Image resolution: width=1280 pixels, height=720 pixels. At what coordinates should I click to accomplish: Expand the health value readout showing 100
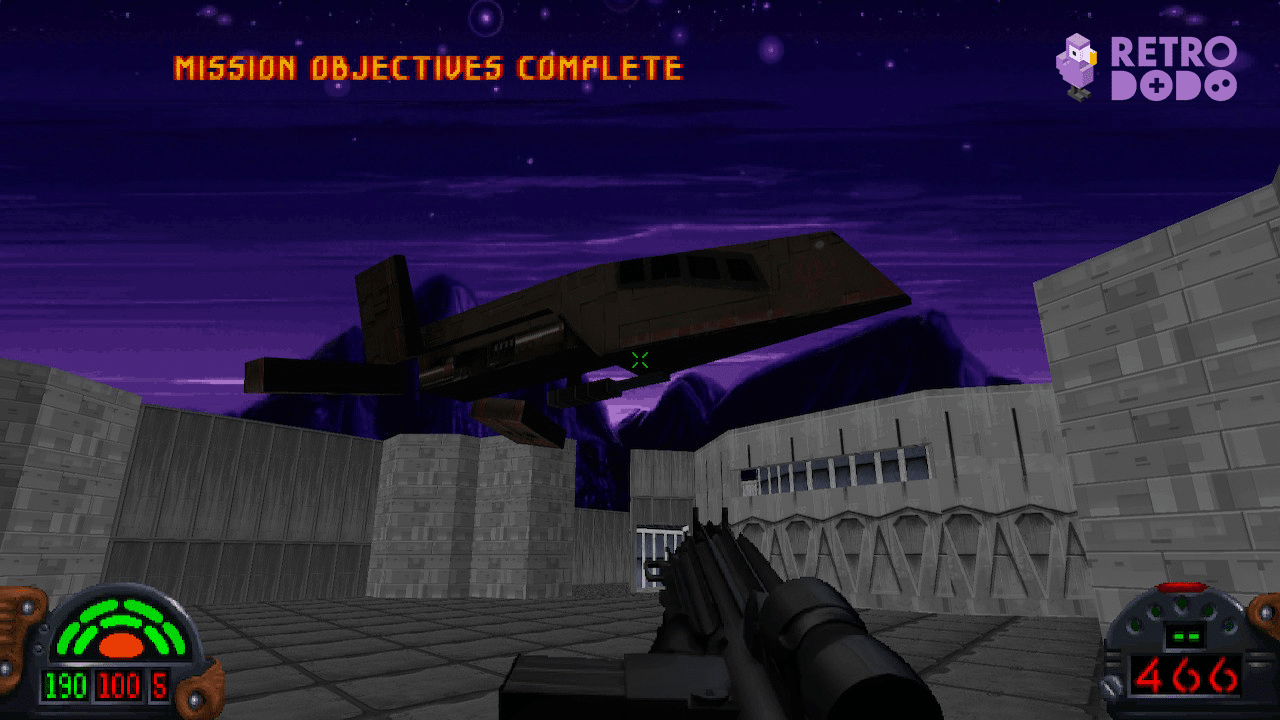[x=117, y=686]
